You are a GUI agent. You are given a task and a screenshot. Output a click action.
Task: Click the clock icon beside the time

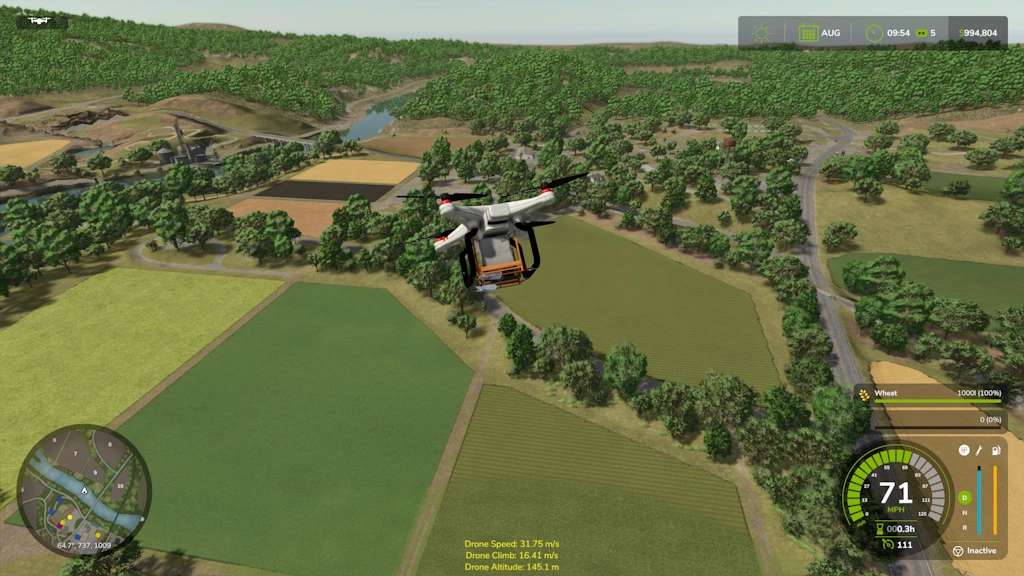874,33
